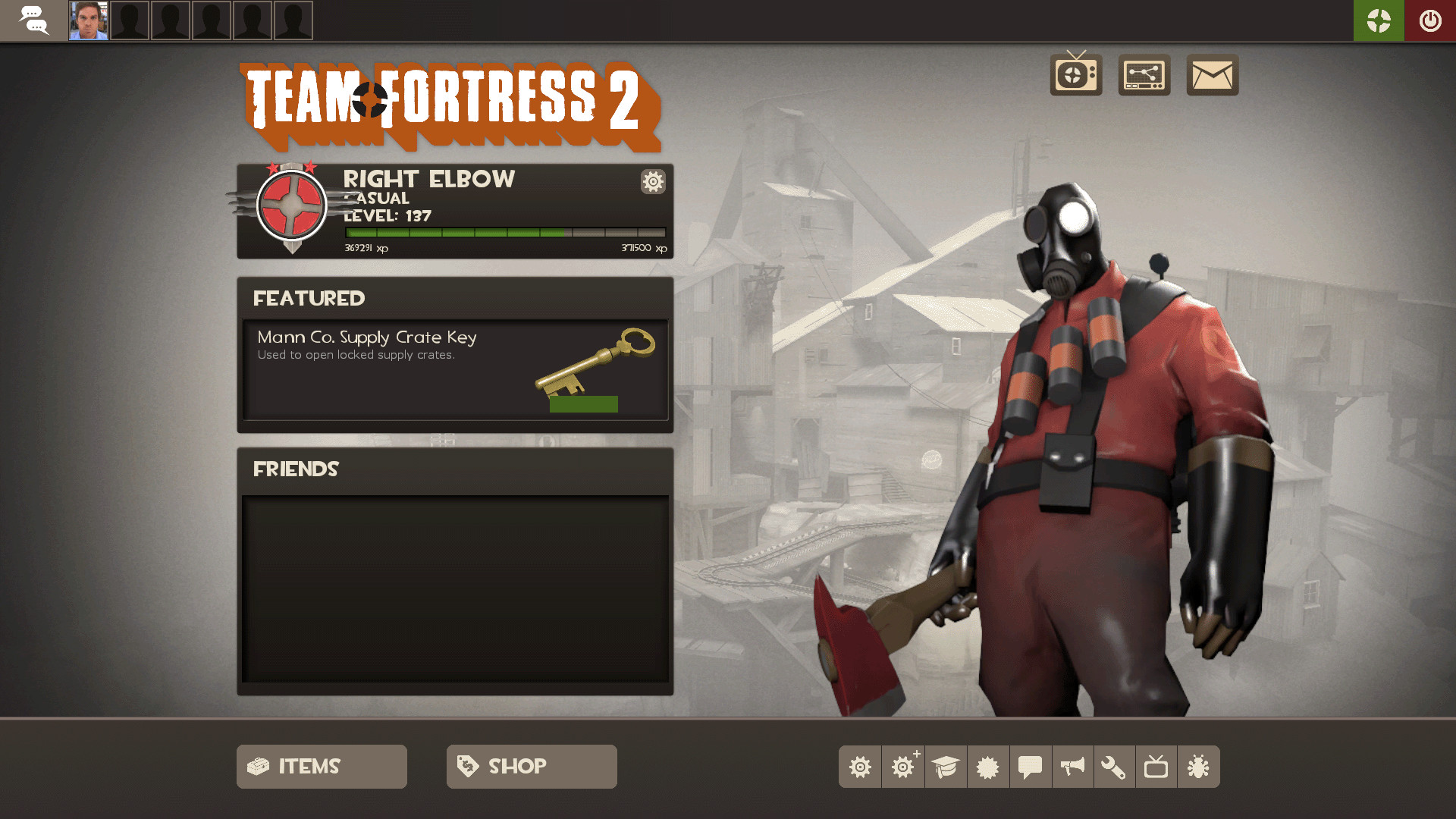The image size is (1456, 819).
Task: Report a bug with the bug icon
Action: 1199,767
